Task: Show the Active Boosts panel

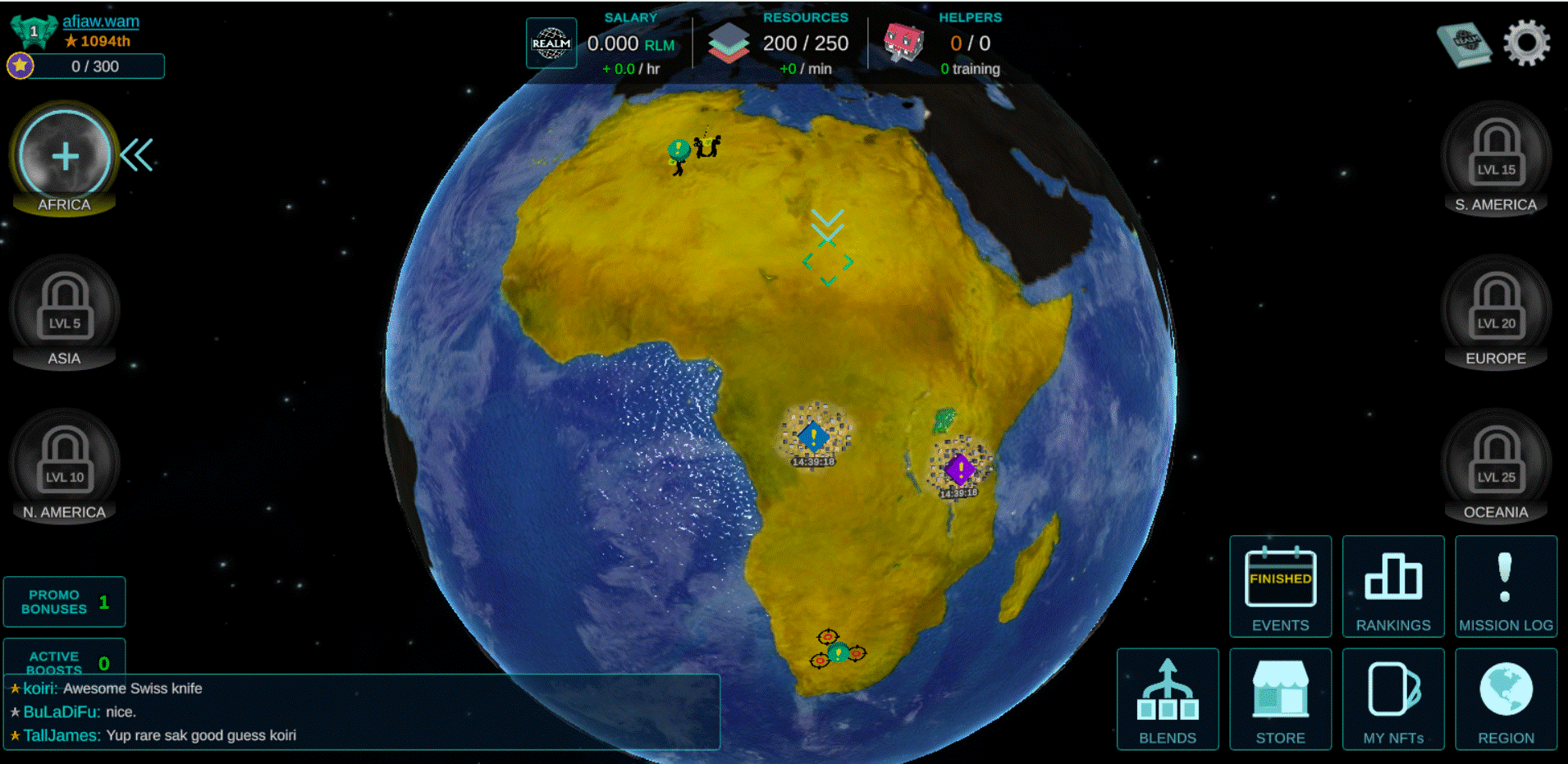Action: click(65, 658)
